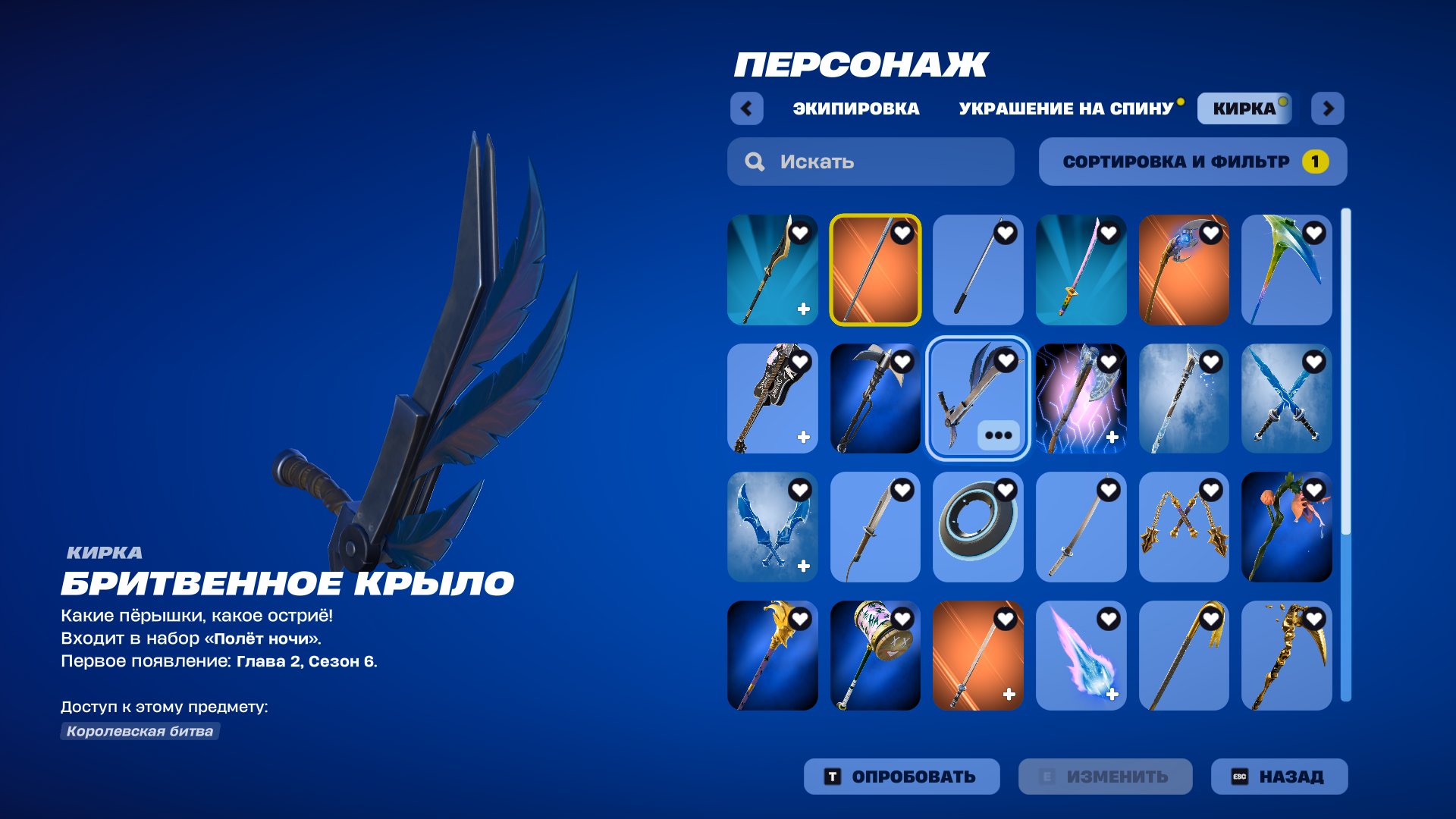Select the round chakram pickaxe
Image resolution: width=1456 pixels, height=819 pixels.
[978, 528]
